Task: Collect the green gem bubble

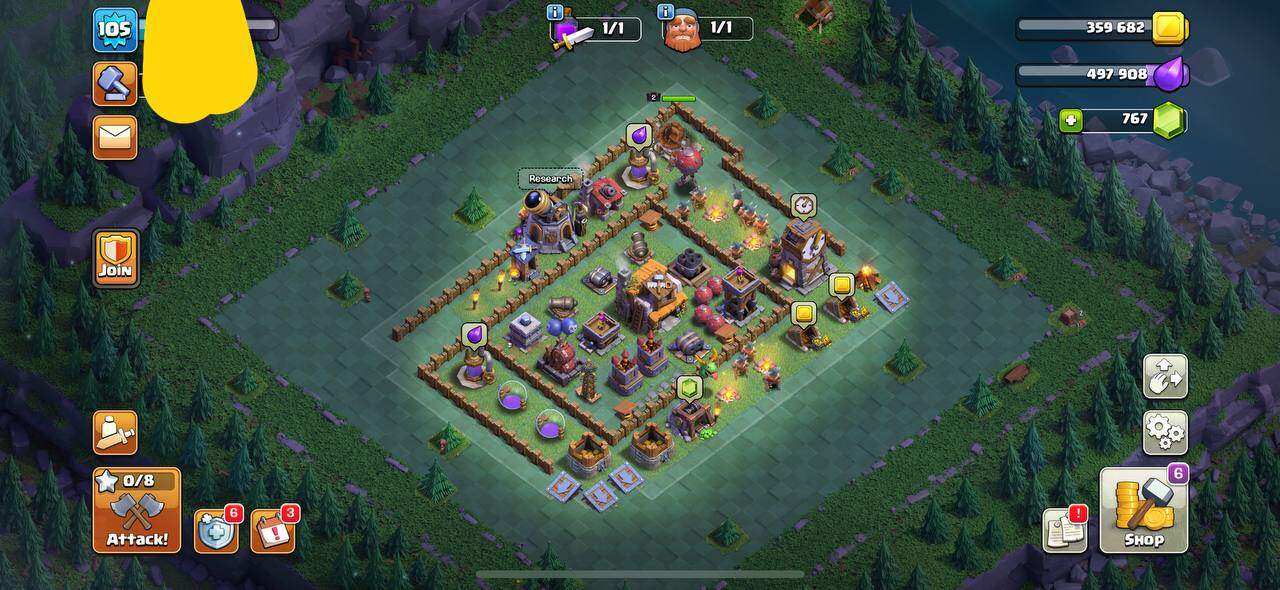Action: click(689, 388)
